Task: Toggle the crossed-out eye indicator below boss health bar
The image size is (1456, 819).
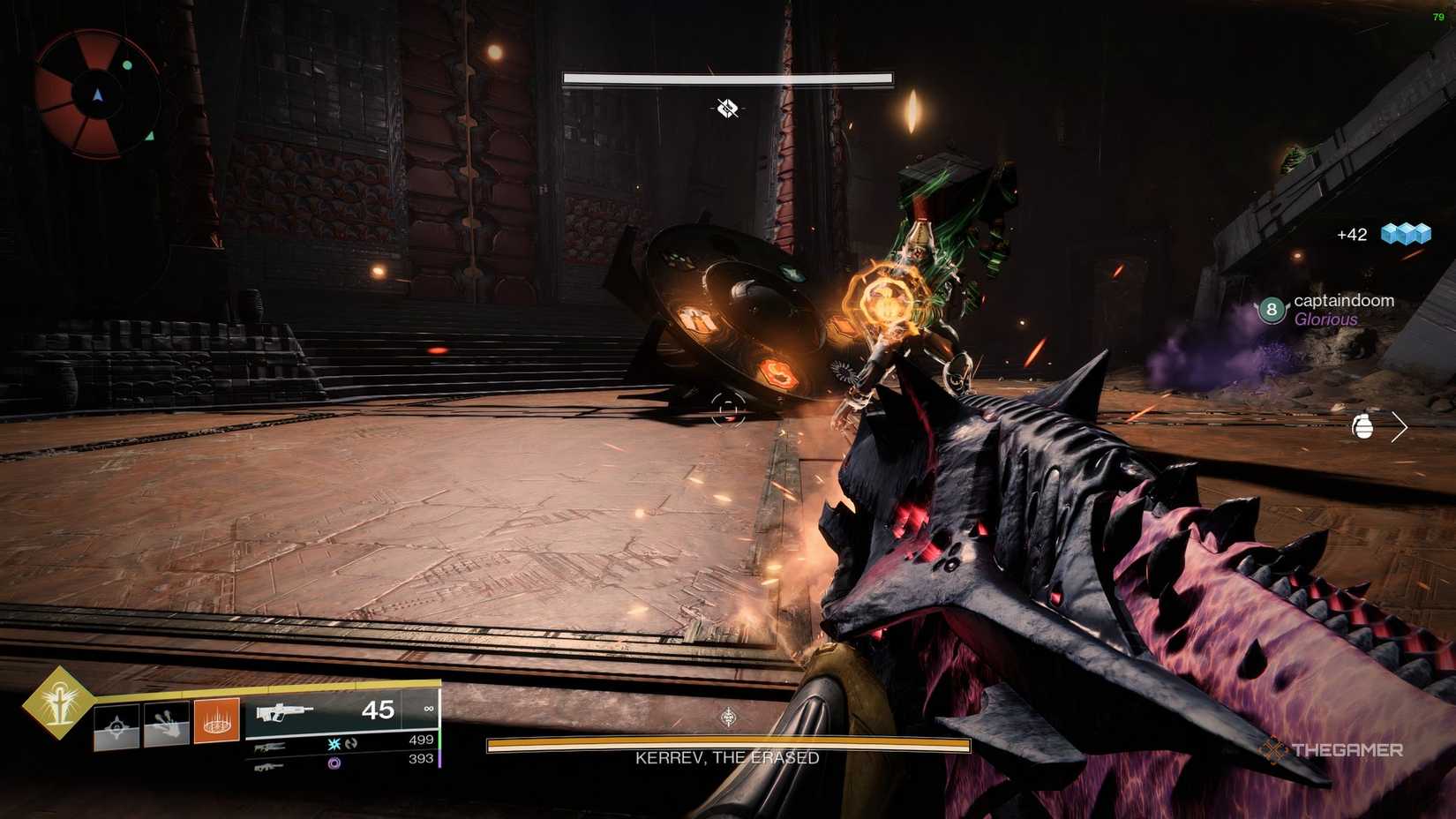Action: coord(725,110)
